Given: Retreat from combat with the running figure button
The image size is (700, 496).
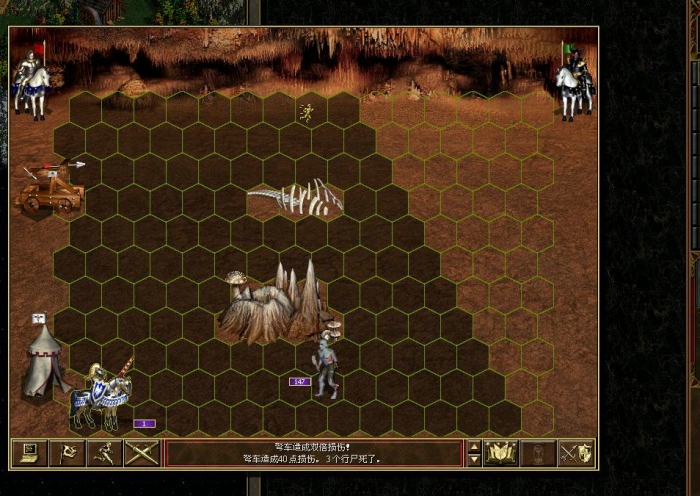Looking at the screenshot, I should pyautogui.click(x=104, y=453).
